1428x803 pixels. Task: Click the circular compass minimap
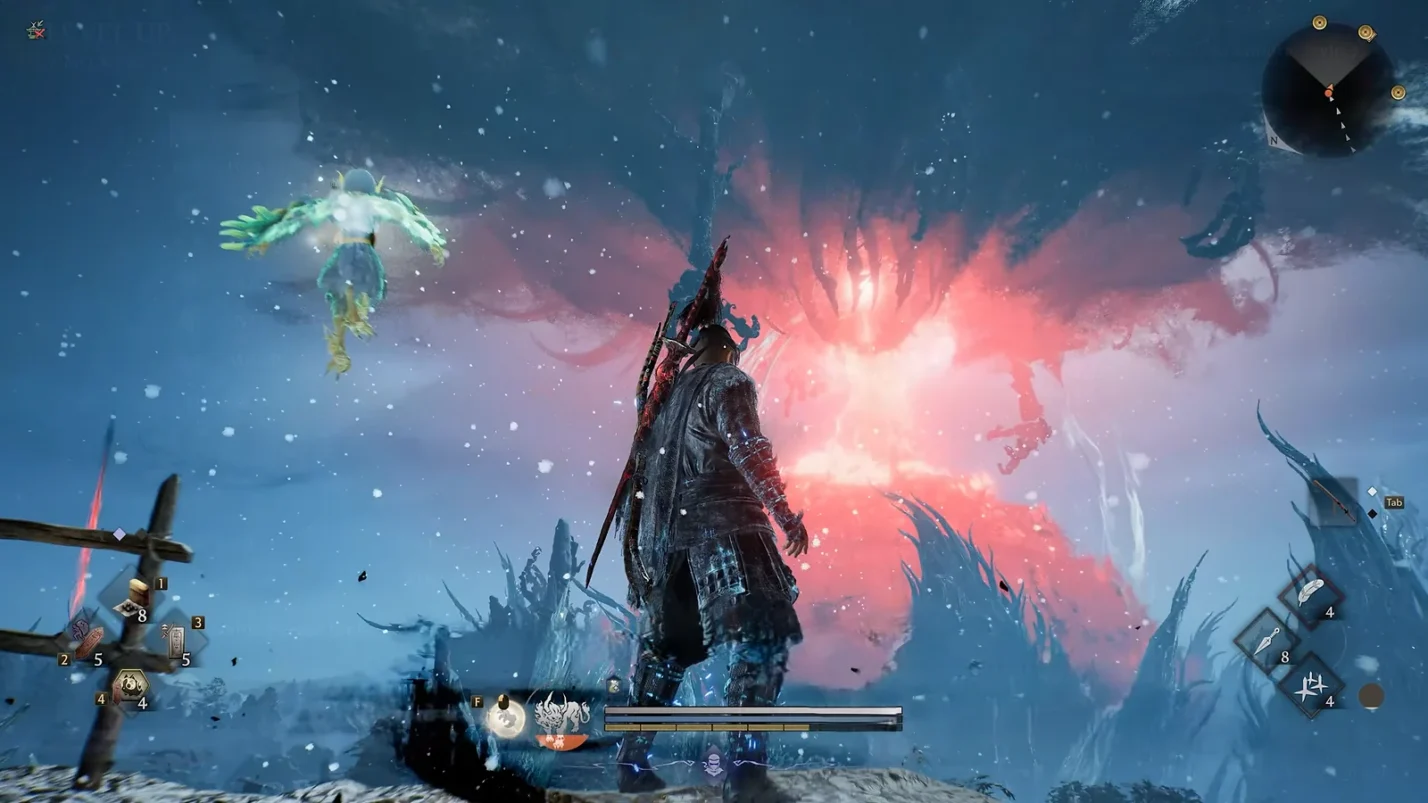pos(1327,89)
